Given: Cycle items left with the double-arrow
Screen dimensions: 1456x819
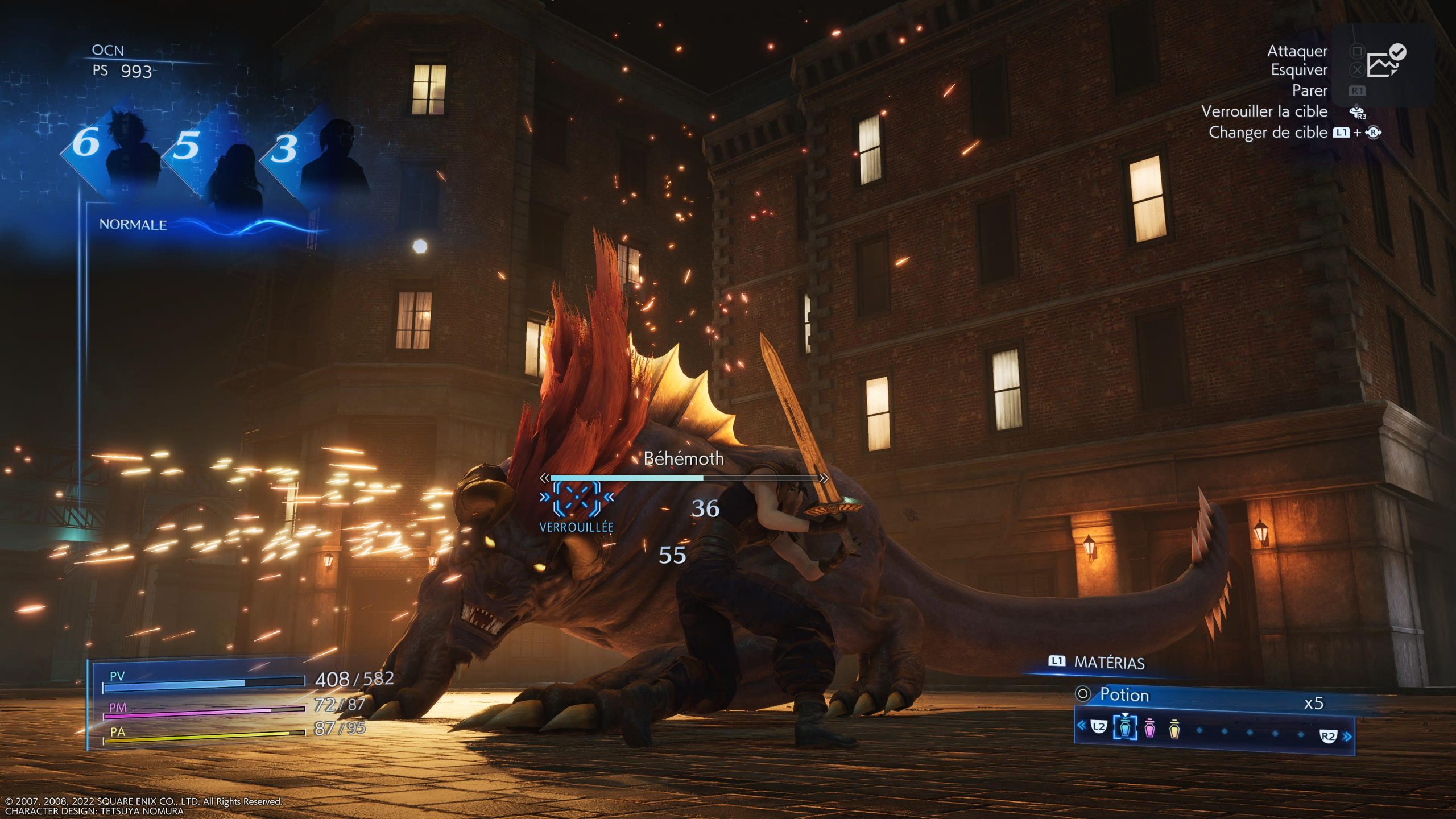Looking at the screenshot, I should (x=1081, y=725).
